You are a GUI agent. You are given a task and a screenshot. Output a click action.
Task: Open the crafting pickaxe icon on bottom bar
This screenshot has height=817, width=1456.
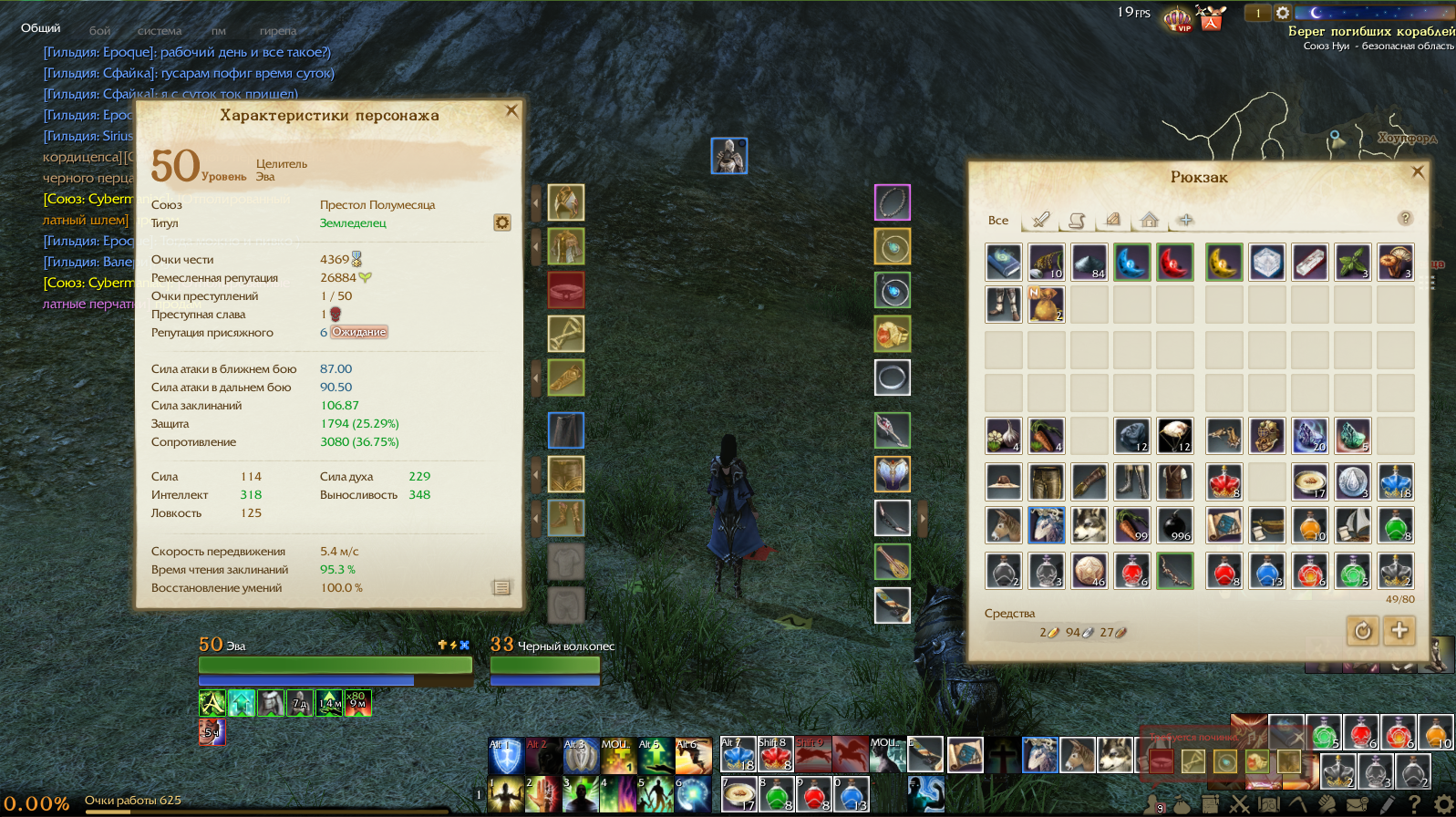pyautogui.click(x=1298, y=802)
